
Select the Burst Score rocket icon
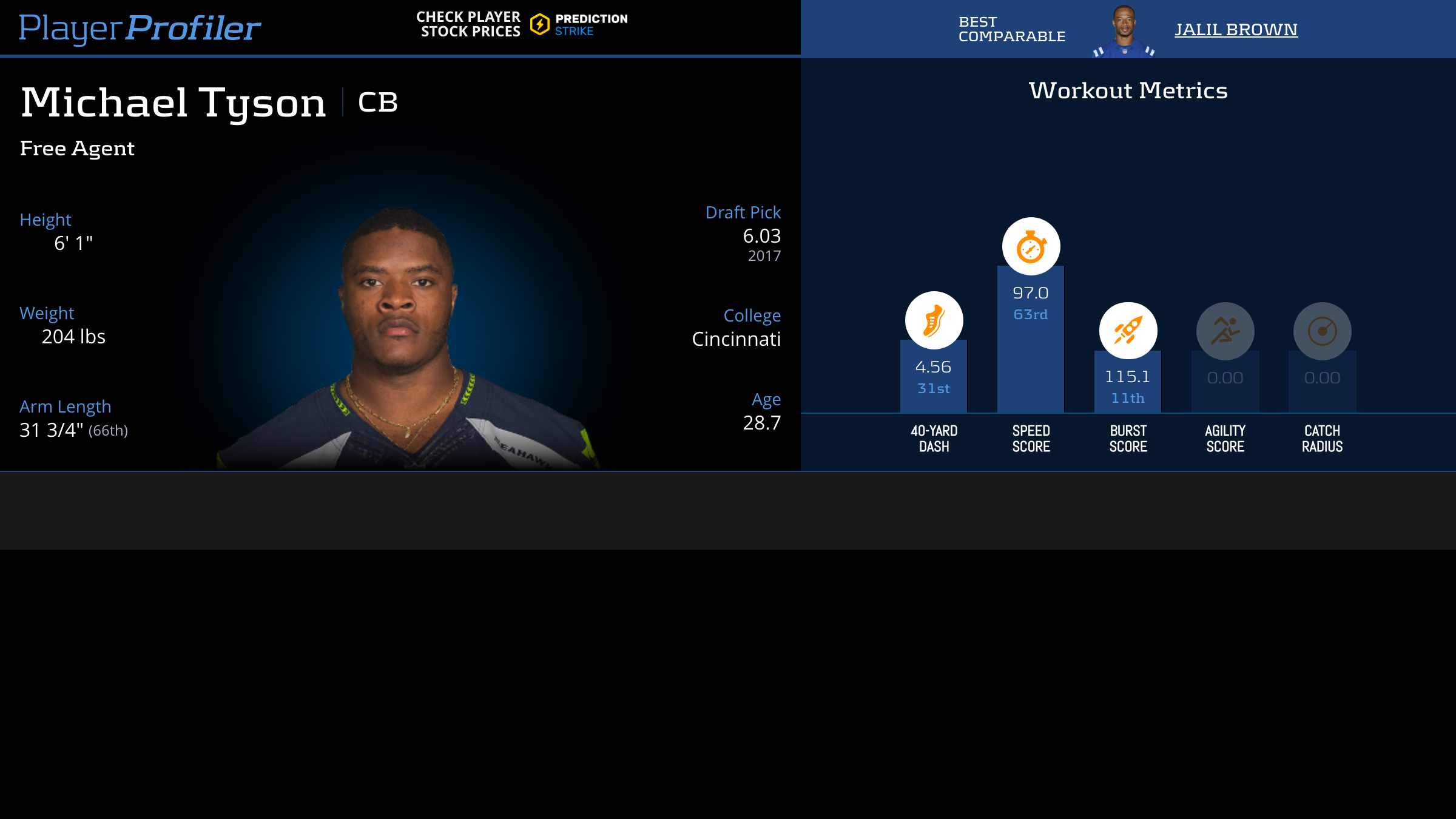coord(1128,331)
